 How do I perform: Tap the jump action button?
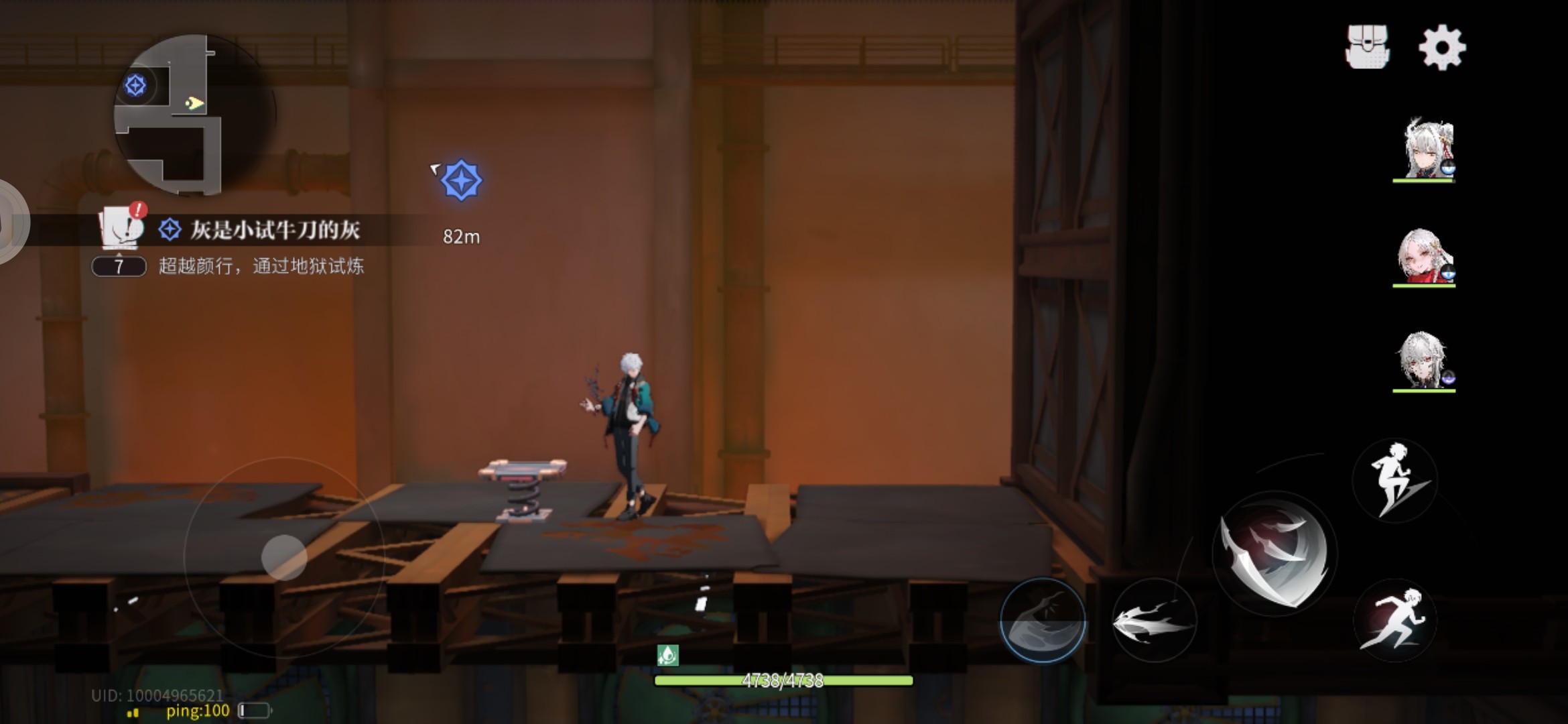click(1395, 480)
